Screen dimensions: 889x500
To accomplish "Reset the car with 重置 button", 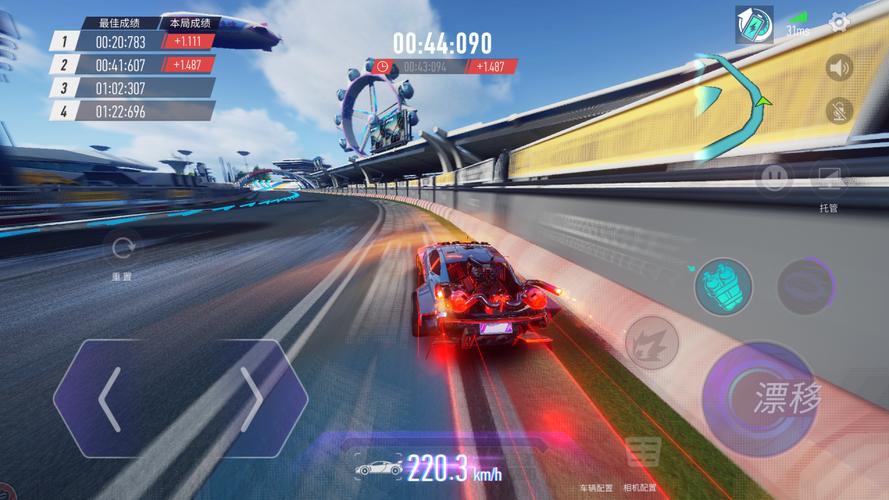I will click(123, 250).
